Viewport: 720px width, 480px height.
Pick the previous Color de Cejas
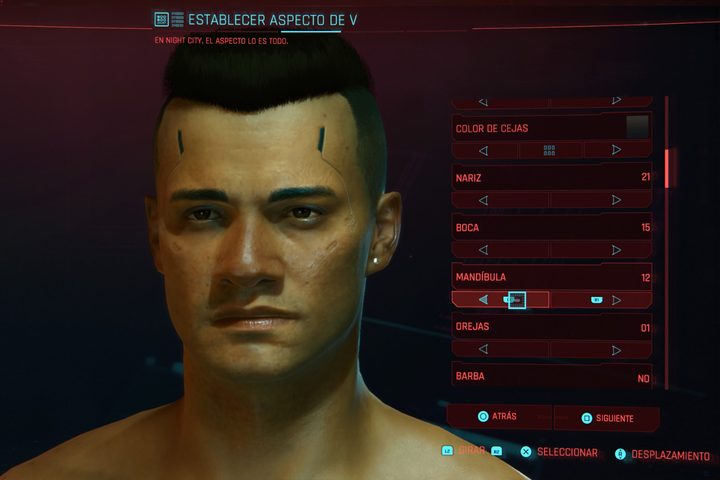(484, 150)
